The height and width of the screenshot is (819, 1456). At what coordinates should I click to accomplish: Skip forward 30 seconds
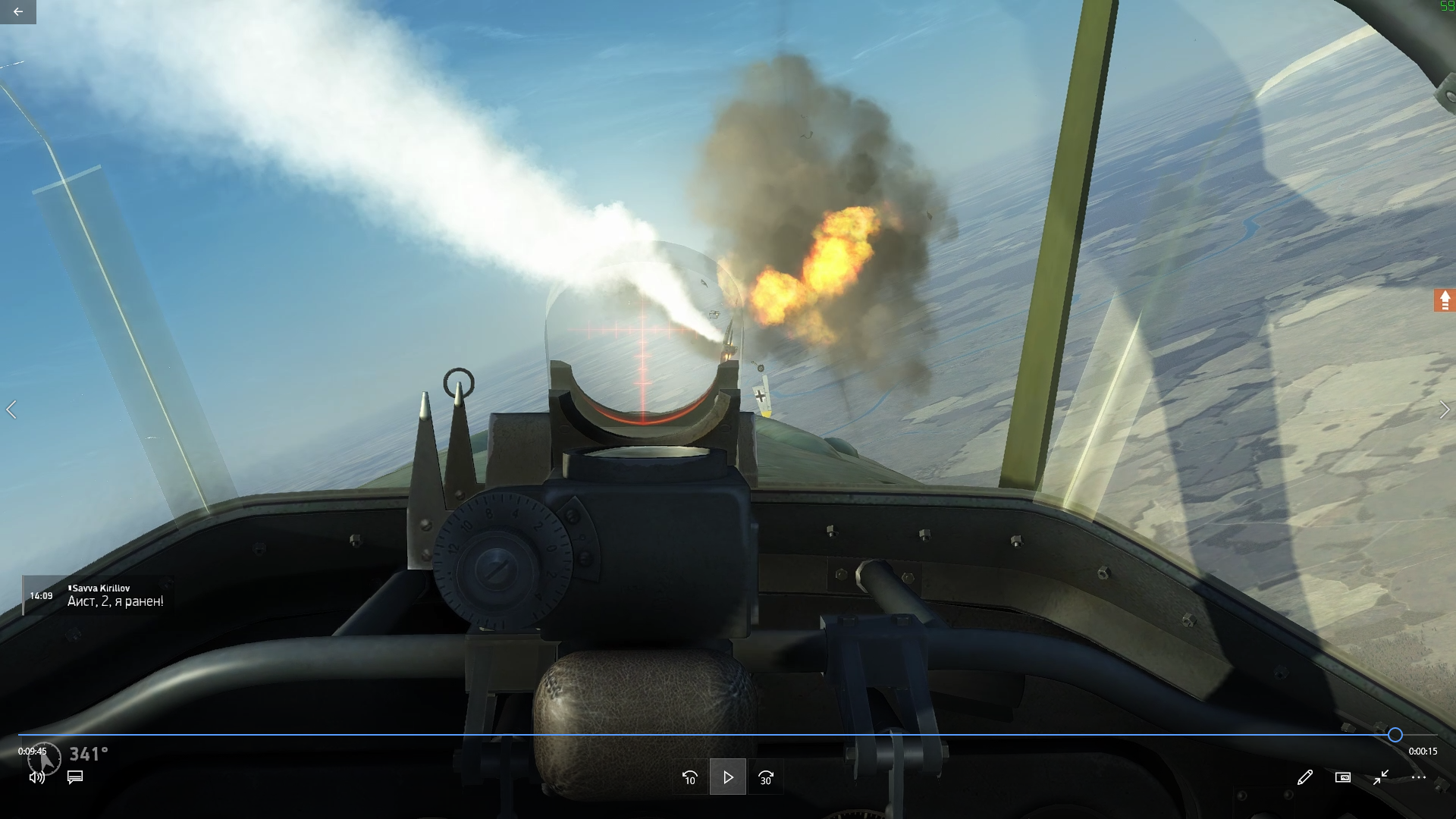(766, 777)
